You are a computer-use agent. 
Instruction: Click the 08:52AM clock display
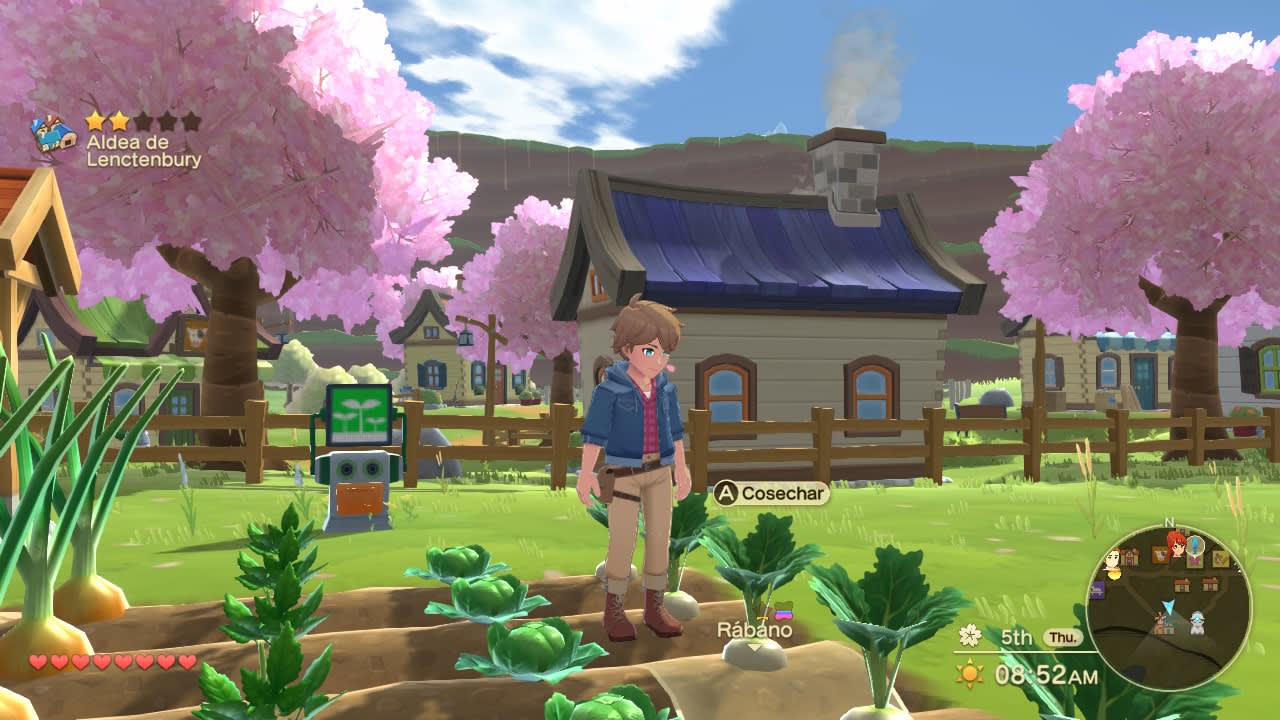(x=1046, y=674)
